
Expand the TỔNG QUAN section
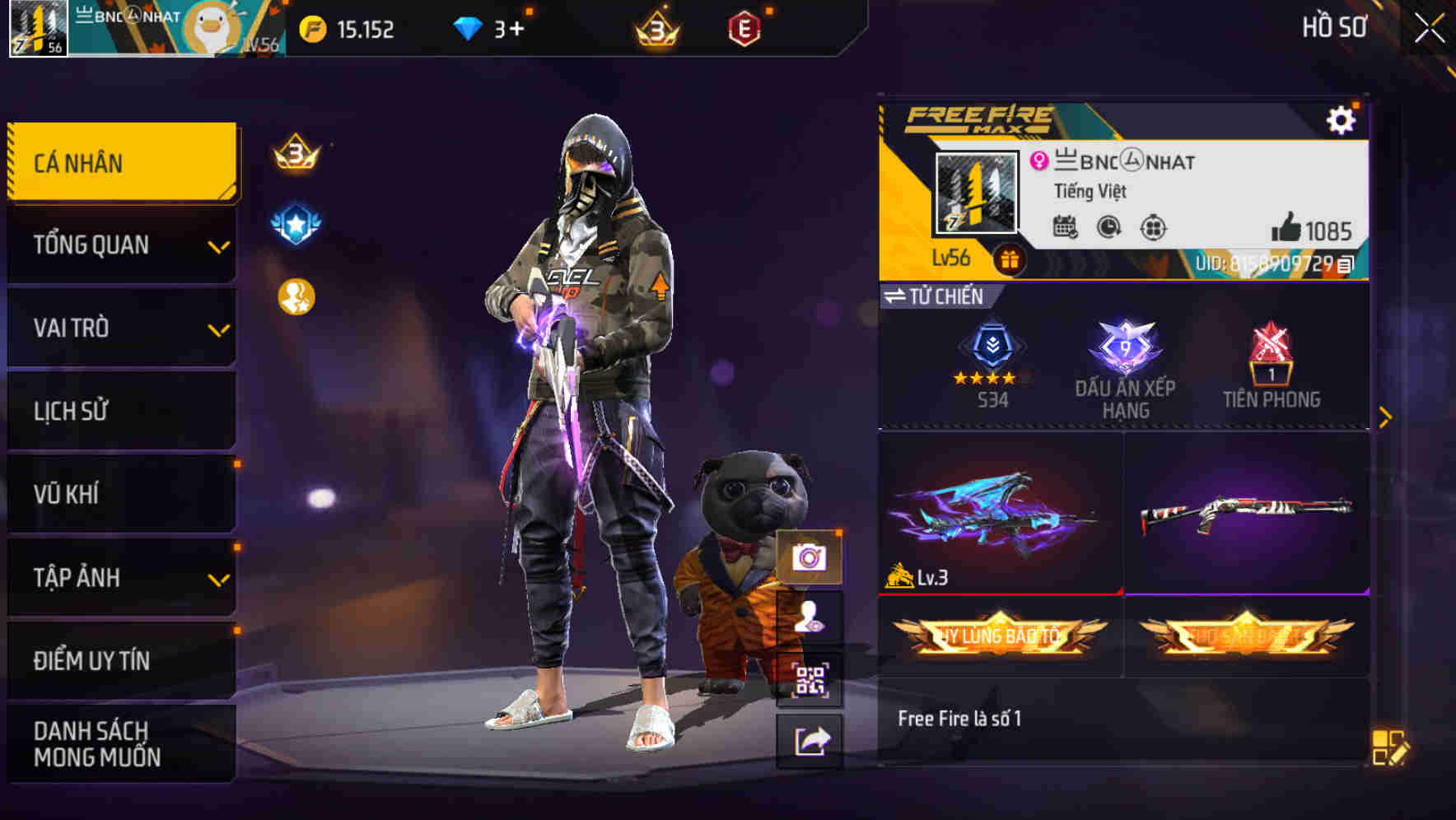tap(121, 245)
